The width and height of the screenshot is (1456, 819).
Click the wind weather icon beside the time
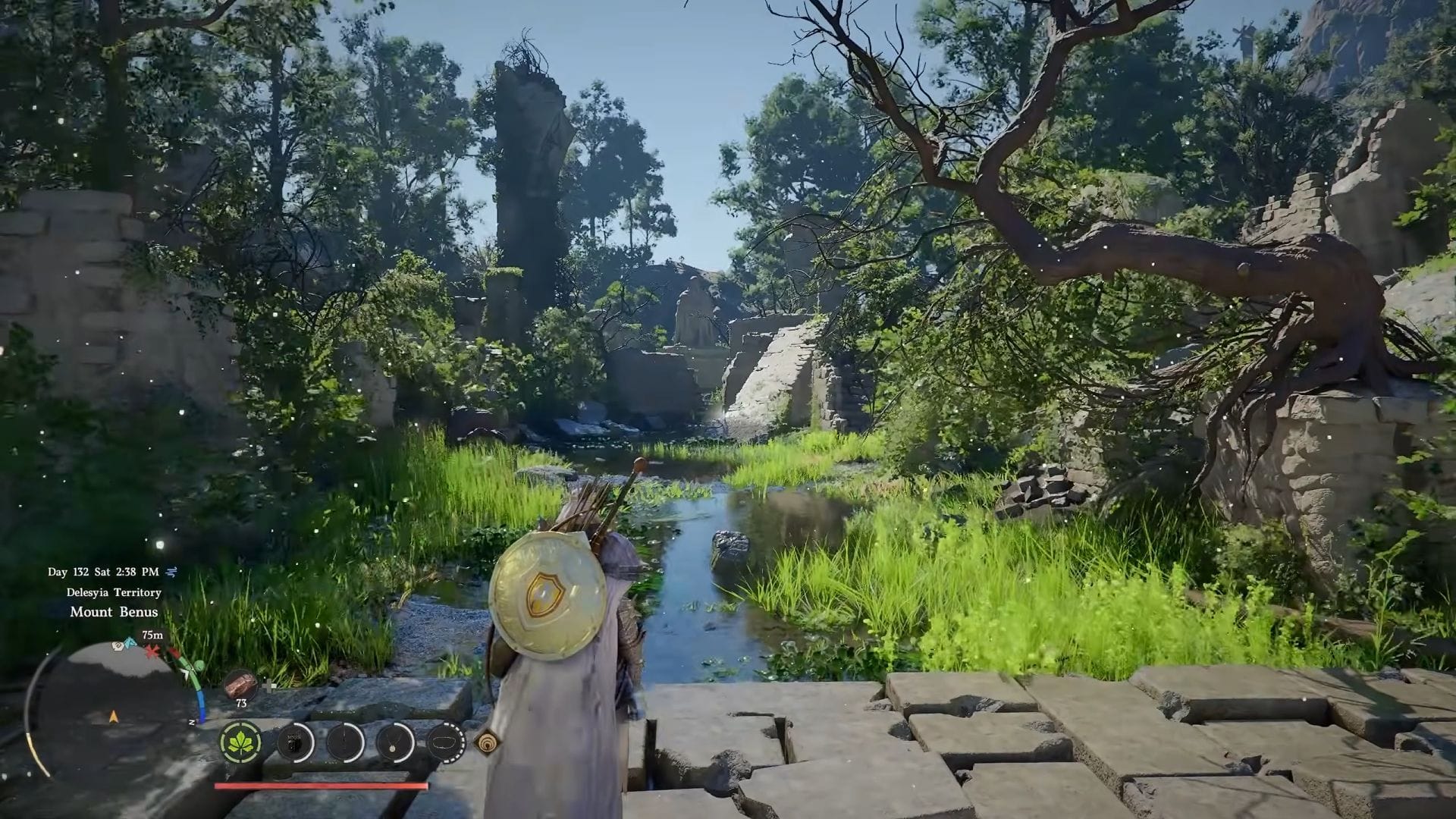171,572
